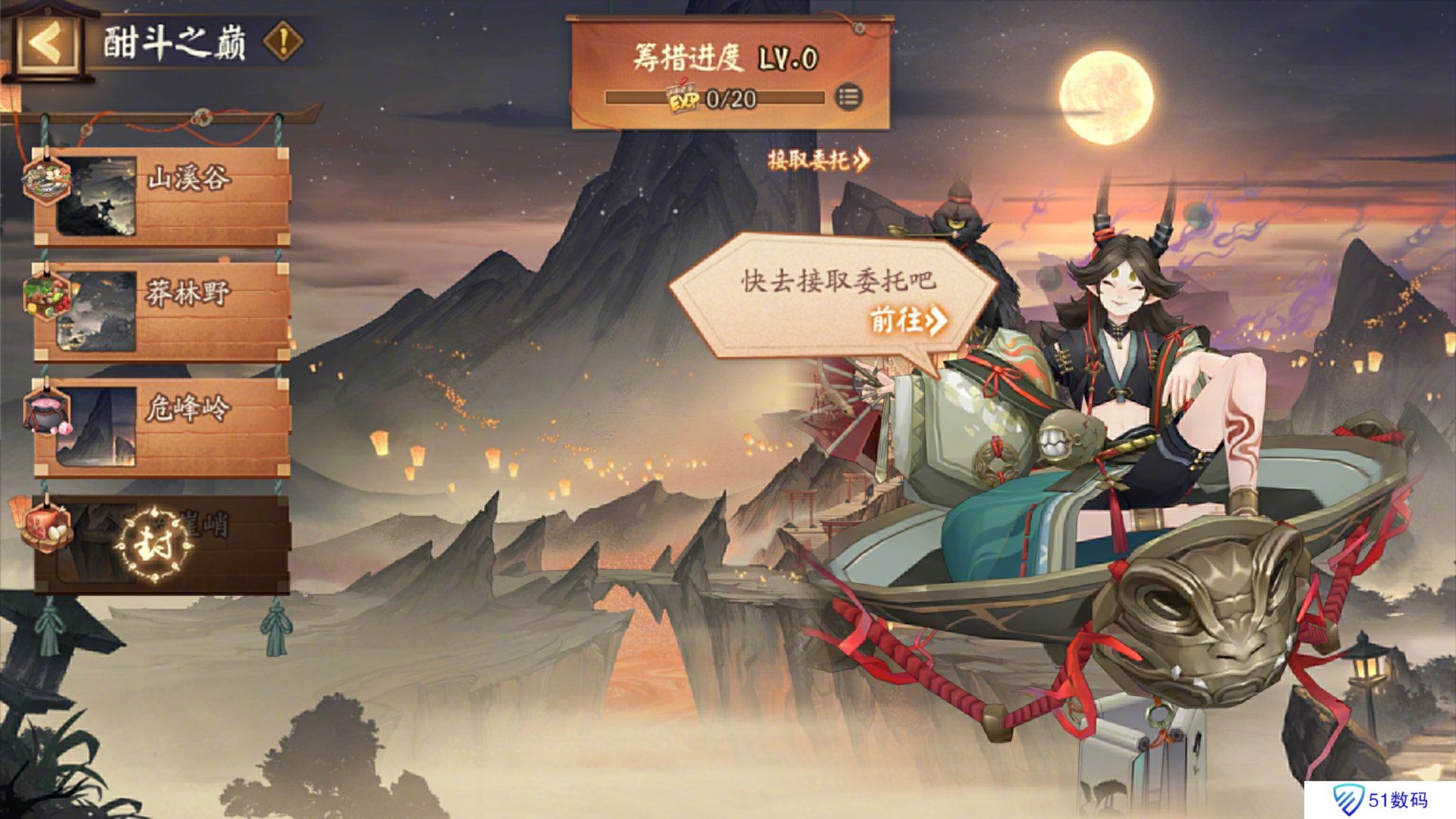
Task: Click the chevron after 前往 in the speech bubble
Action: (938, 322)
